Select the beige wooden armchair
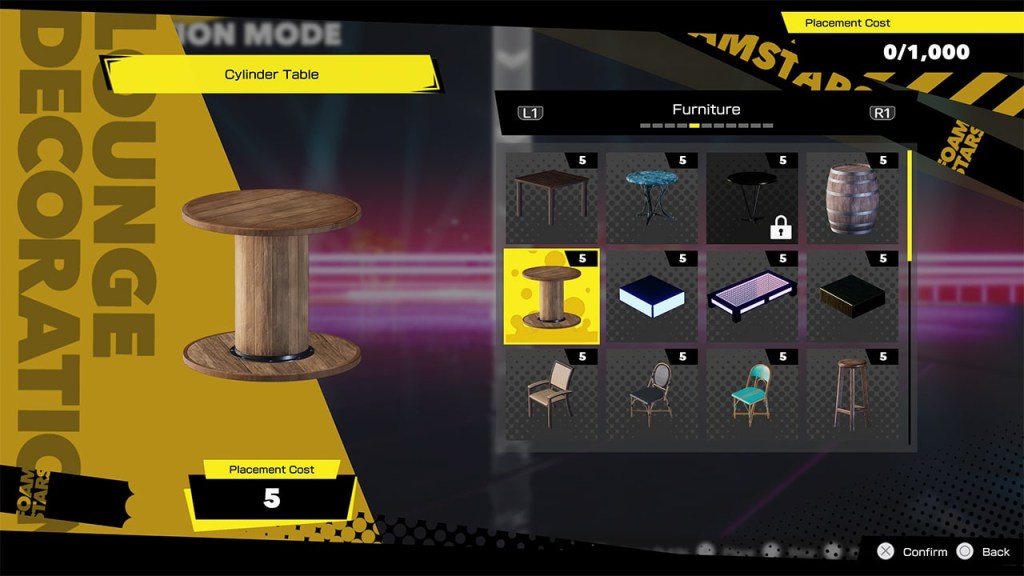Image resolution: width=1024 pixels, height=576 pixels. pos(551,395)
